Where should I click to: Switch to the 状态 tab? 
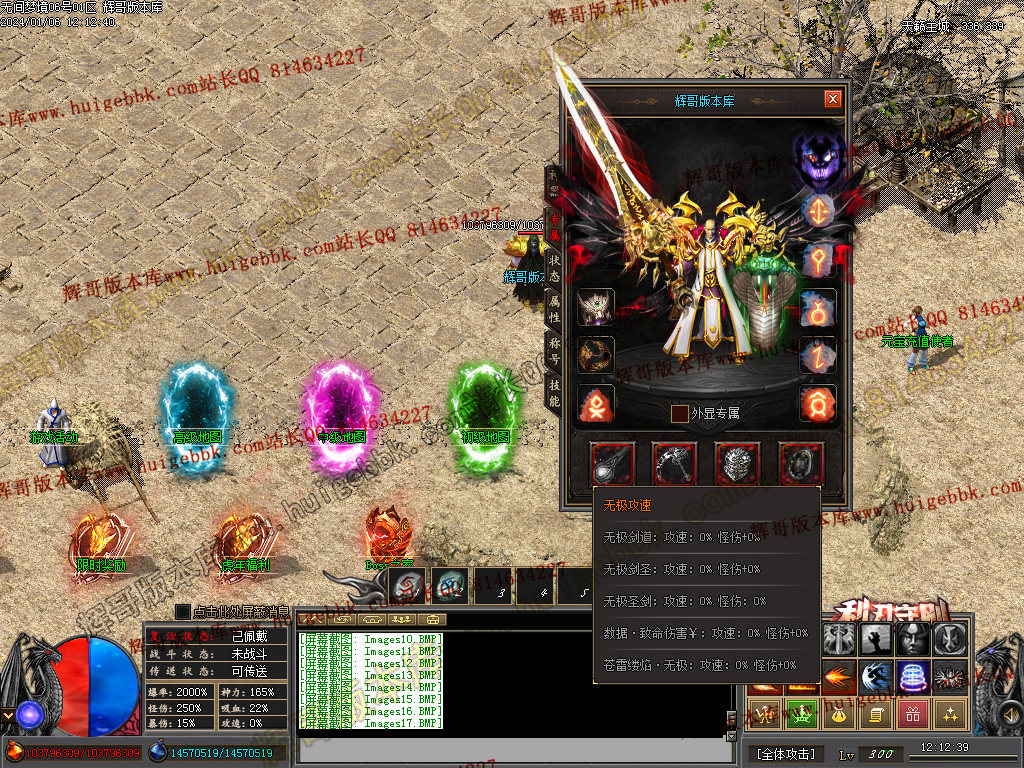[x=554, y=268]
